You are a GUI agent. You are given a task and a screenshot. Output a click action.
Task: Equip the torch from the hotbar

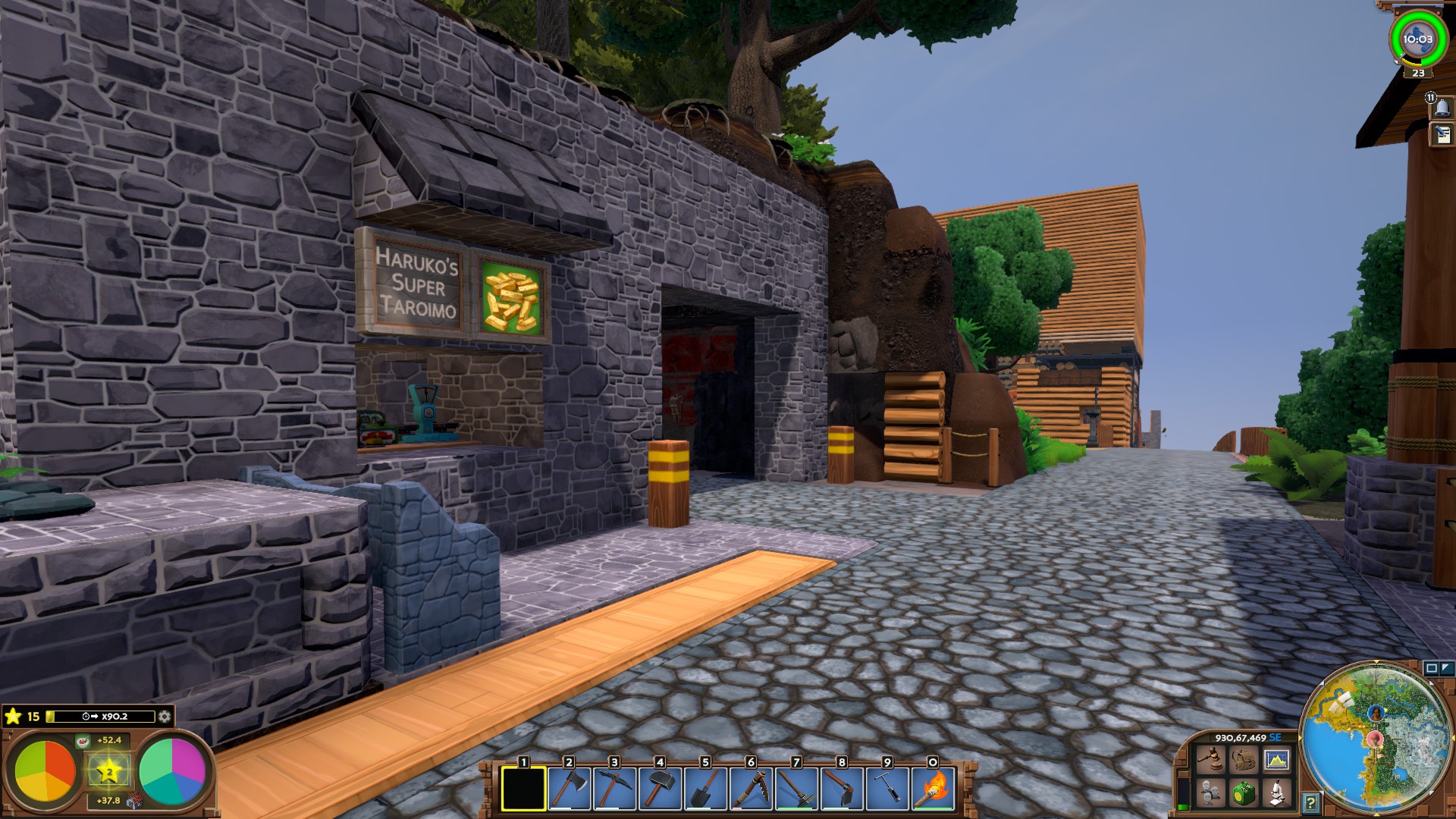pos(933,789)
